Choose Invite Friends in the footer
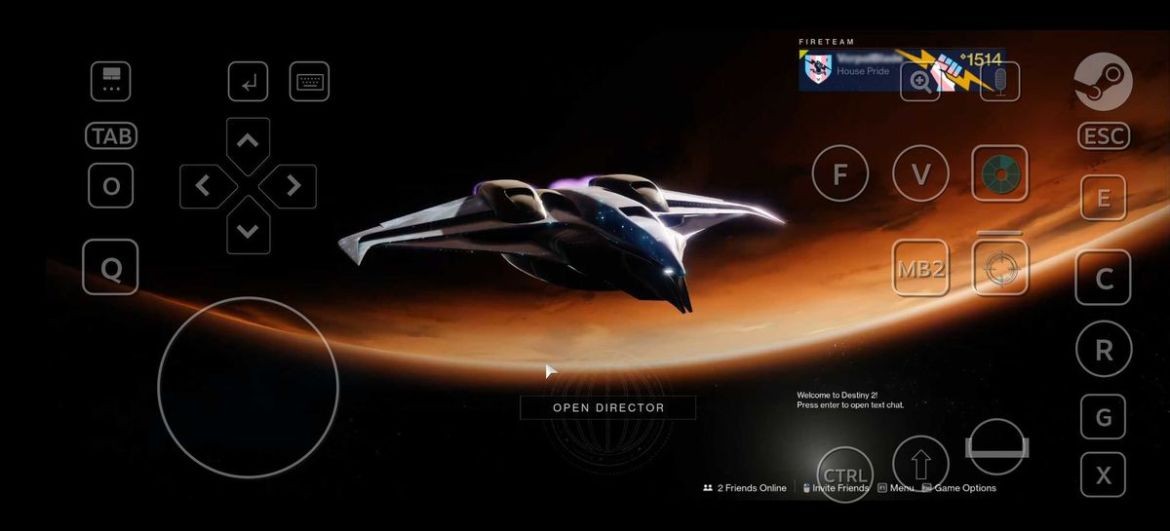 point(839,488)
